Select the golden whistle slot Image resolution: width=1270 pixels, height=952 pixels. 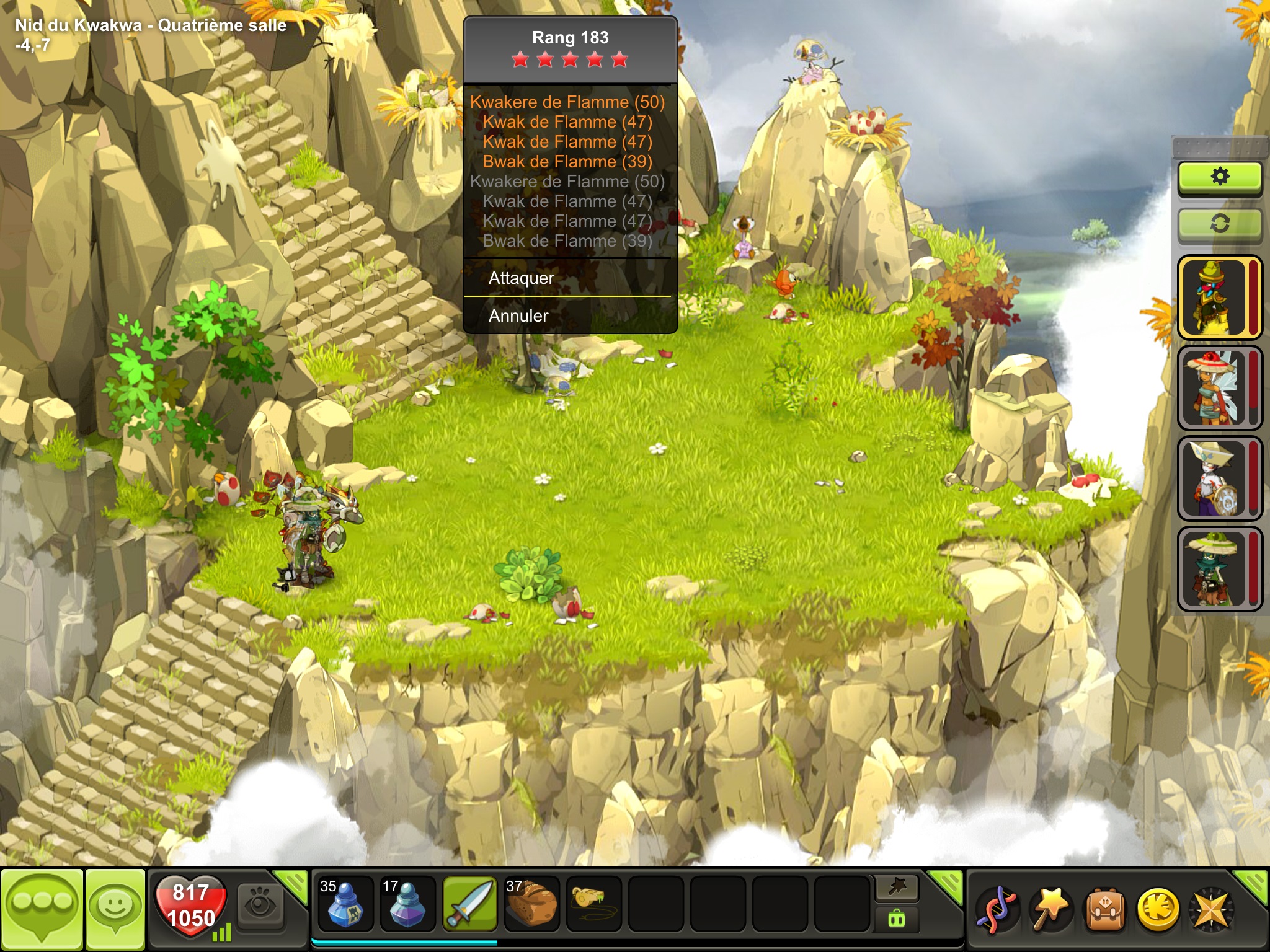click(x=593, y=902)
